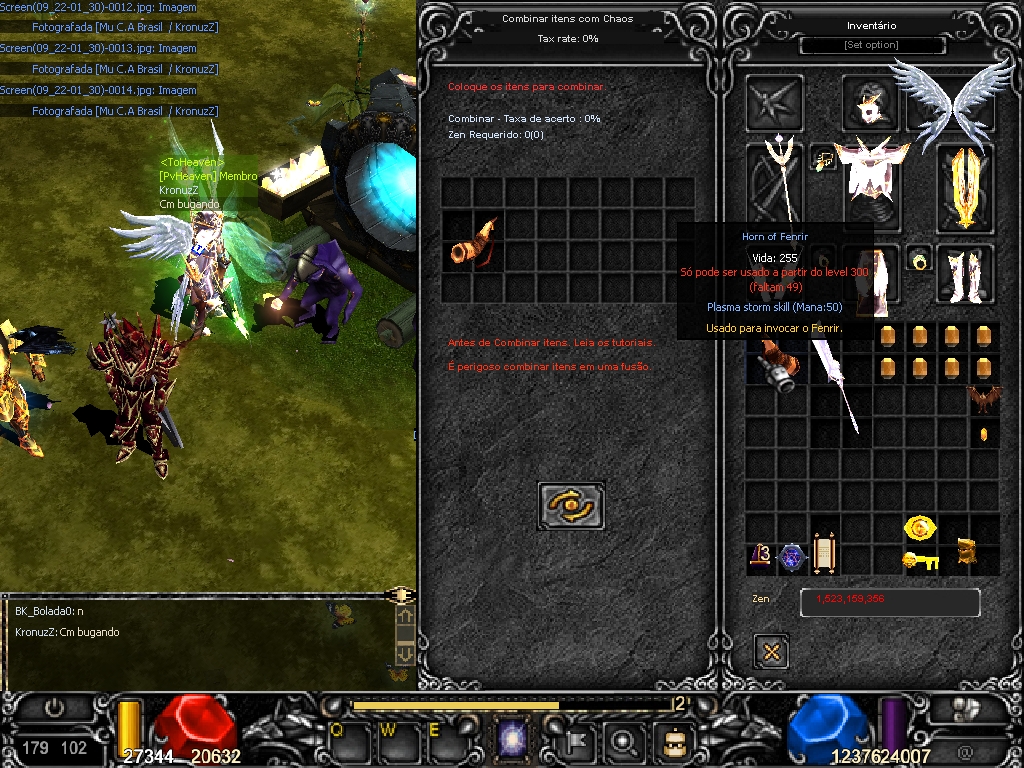
Task: Select the blue orb item in inventory
Action: click(x=793, y=558)
